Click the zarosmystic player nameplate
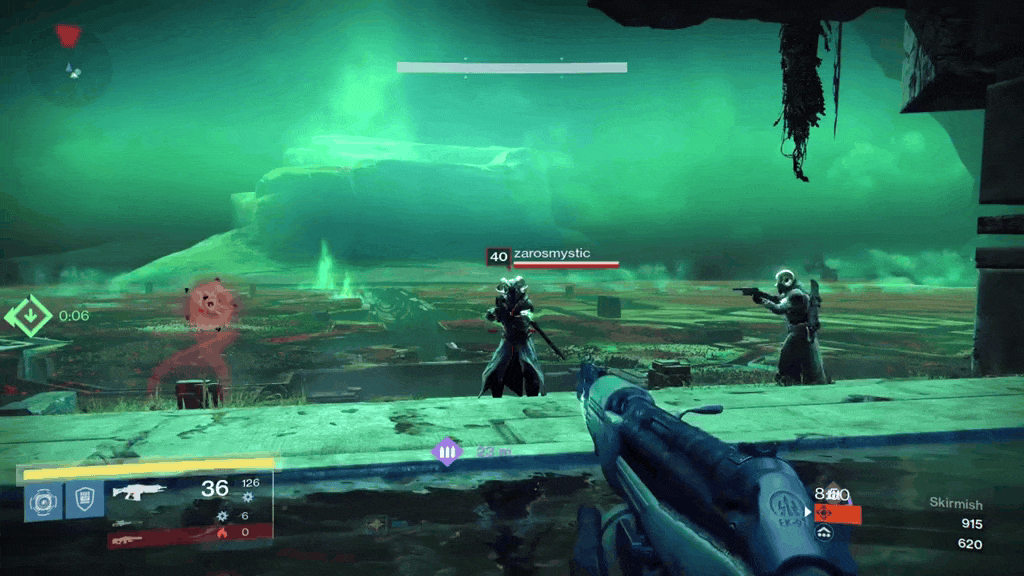Image resolution: width=1024 pixels, height=576 pixels. coord(553,256)
